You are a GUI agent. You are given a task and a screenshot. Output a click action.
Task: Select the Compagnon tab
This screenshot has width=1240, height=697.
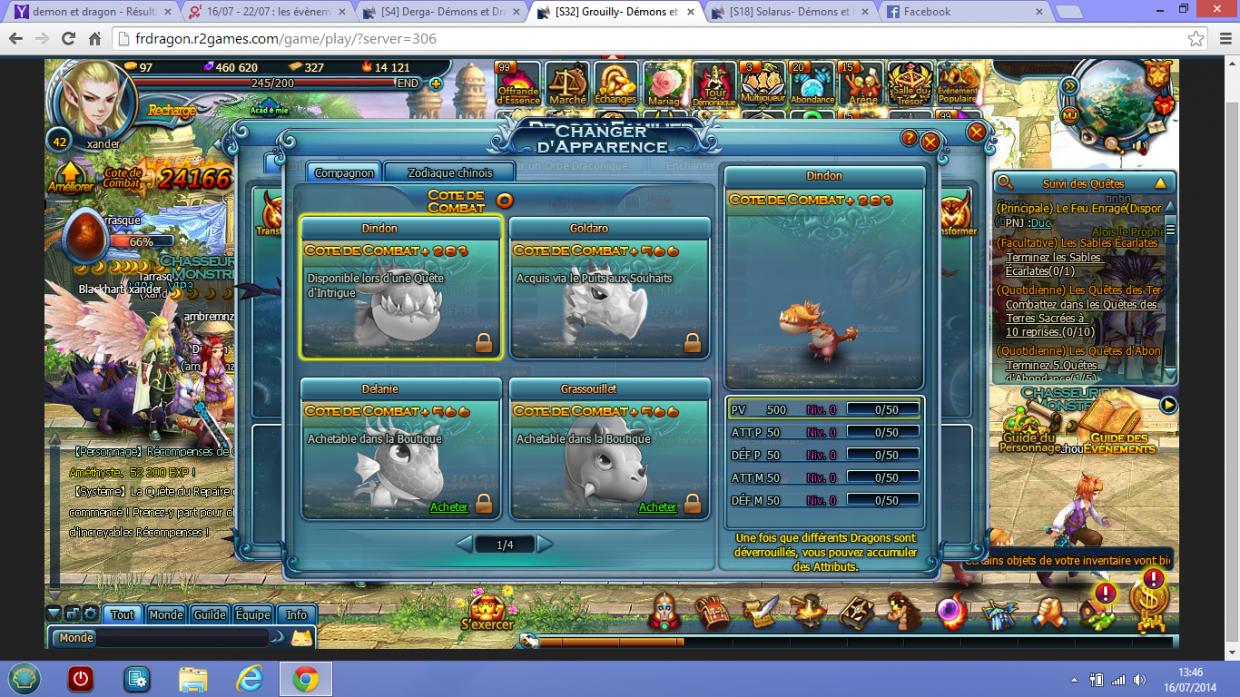point(344,172)
